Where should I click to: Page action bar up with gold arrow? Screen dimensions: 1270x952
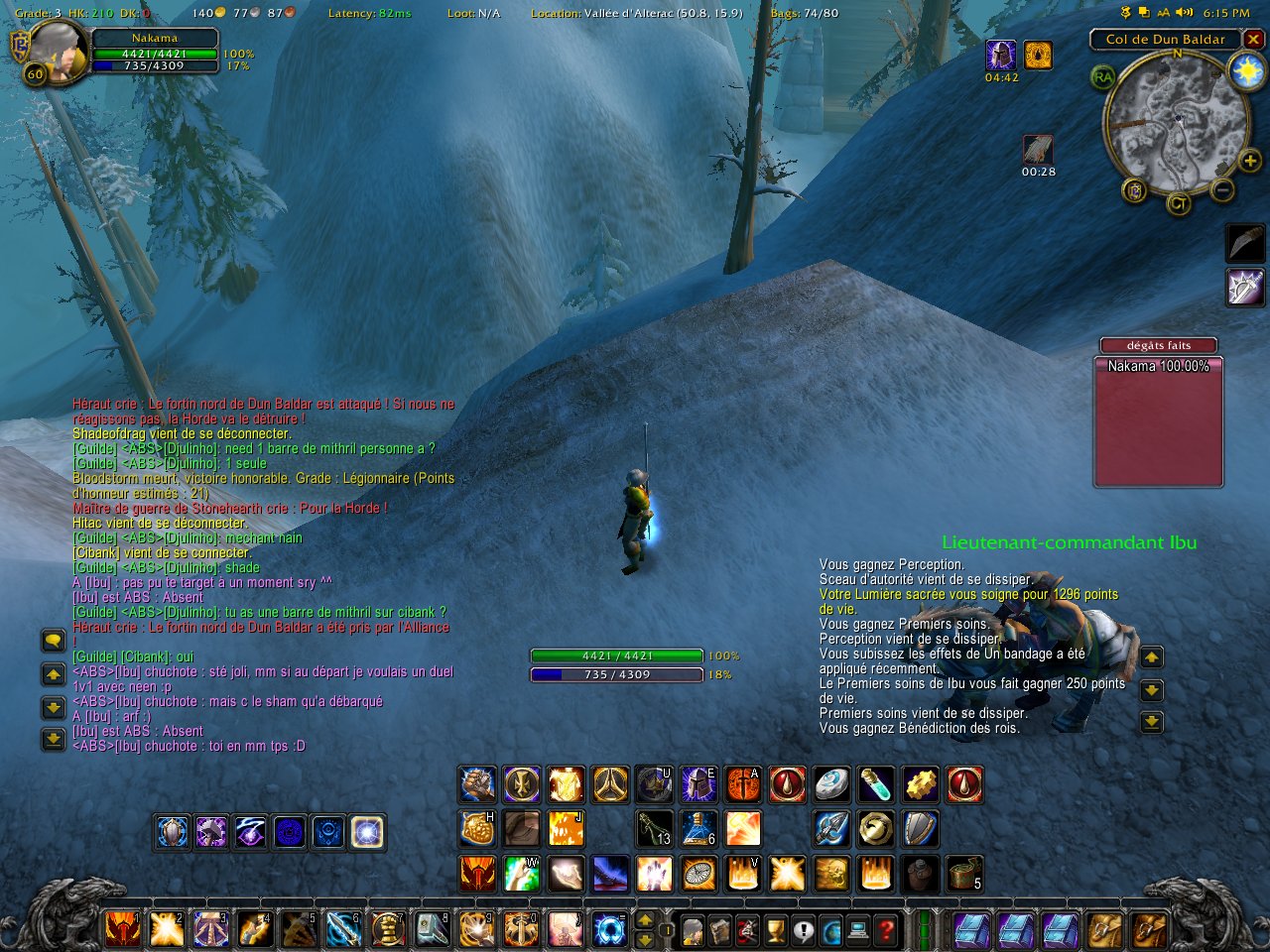pos(644,920)
